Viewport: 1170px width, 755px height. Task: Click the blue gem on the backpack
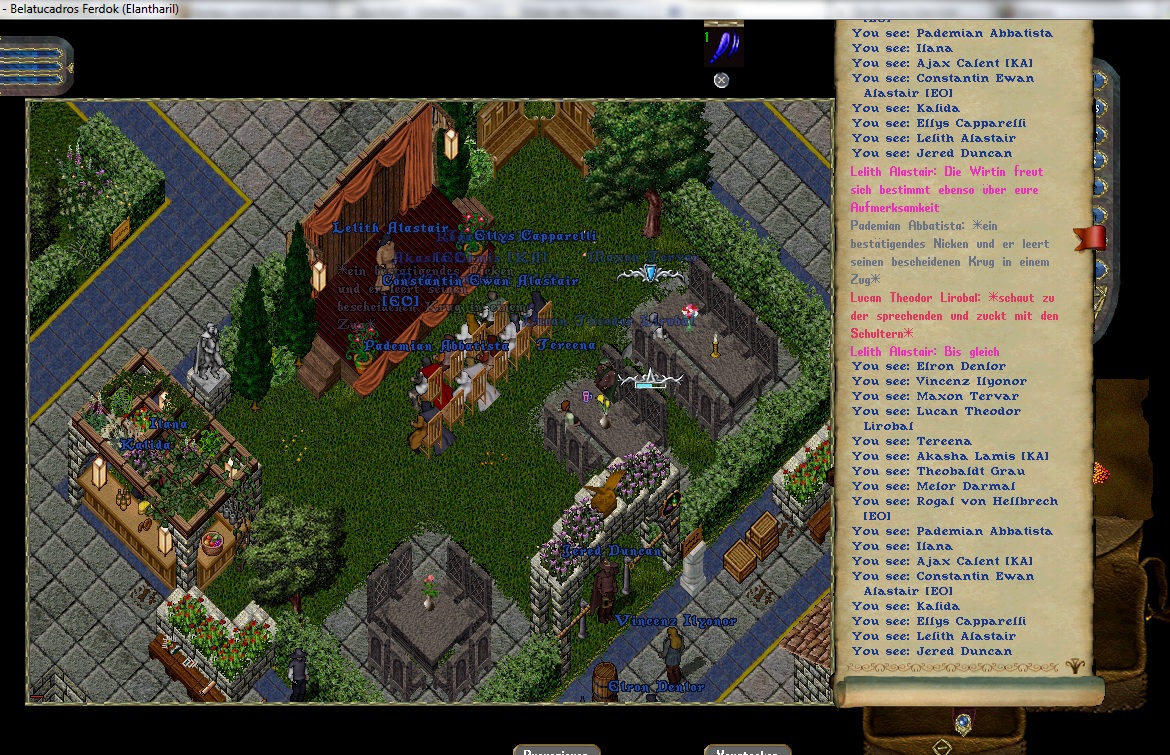click(x=963, y=721)
